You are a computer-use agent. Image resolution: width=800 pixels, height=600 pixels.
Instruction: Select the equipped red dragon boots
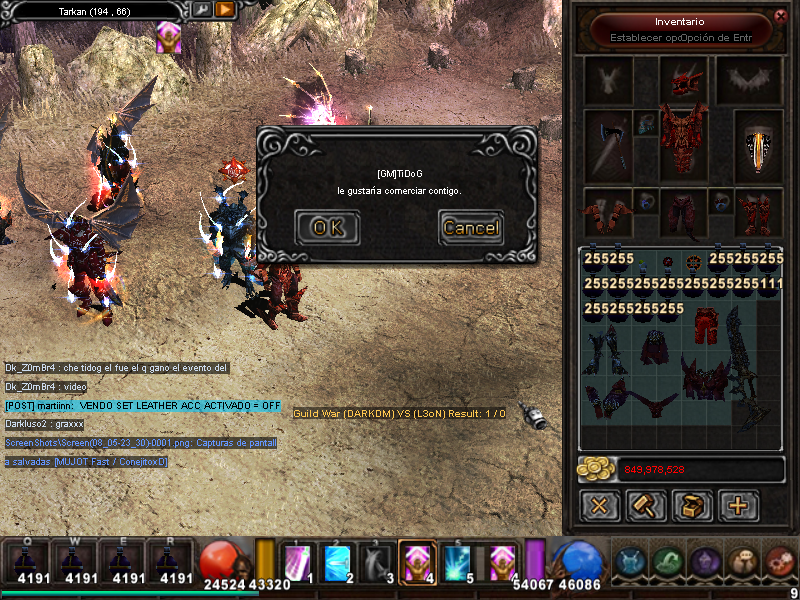click(759, 212)
